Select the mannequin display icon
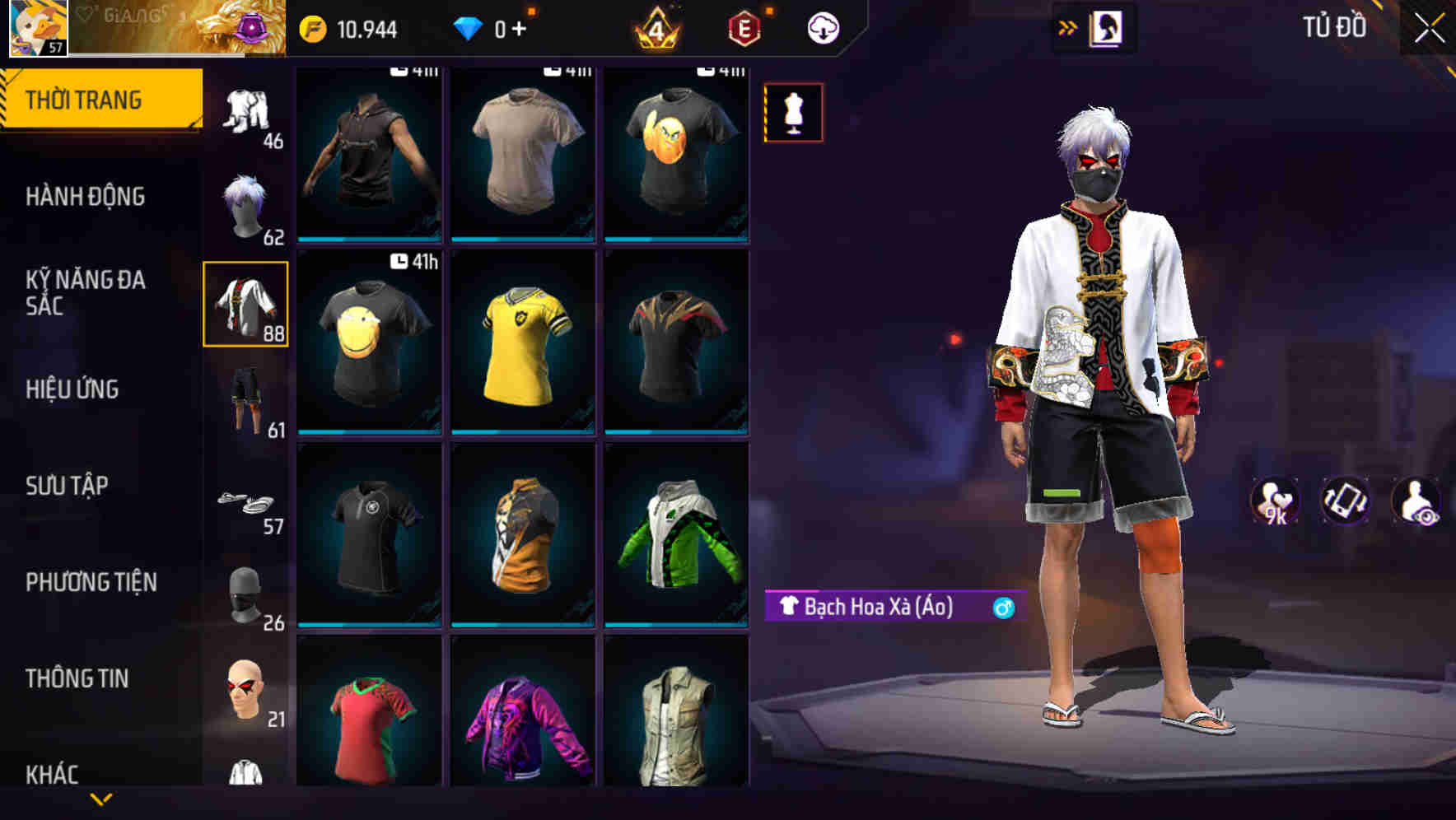This screenshot has width=1456, height=820. click(x=793, y=113)
